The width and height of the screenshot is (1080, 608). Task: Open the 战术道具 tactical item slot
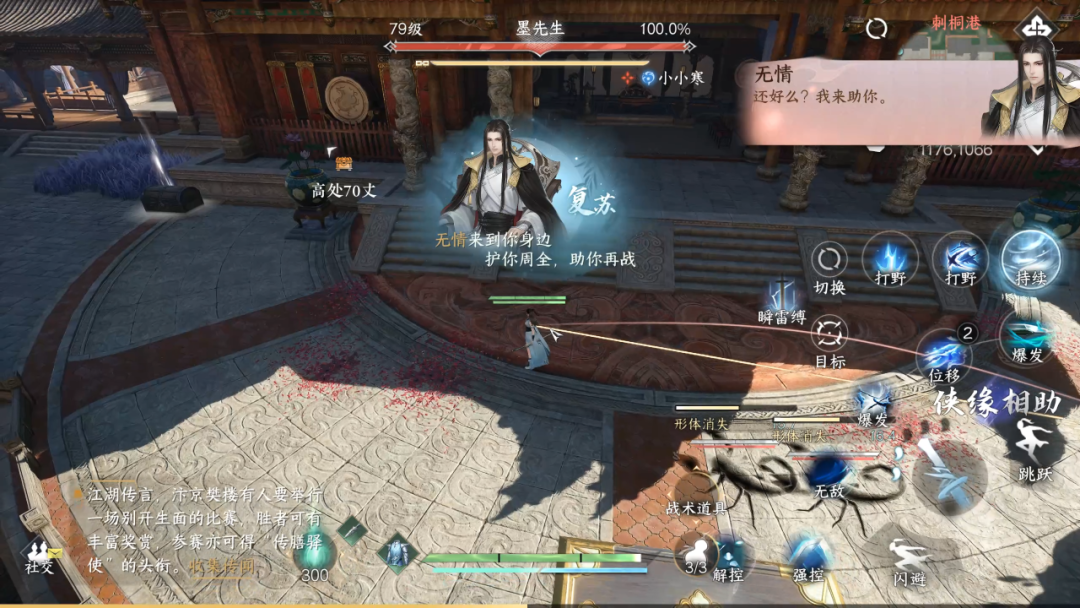pos(697,507)
